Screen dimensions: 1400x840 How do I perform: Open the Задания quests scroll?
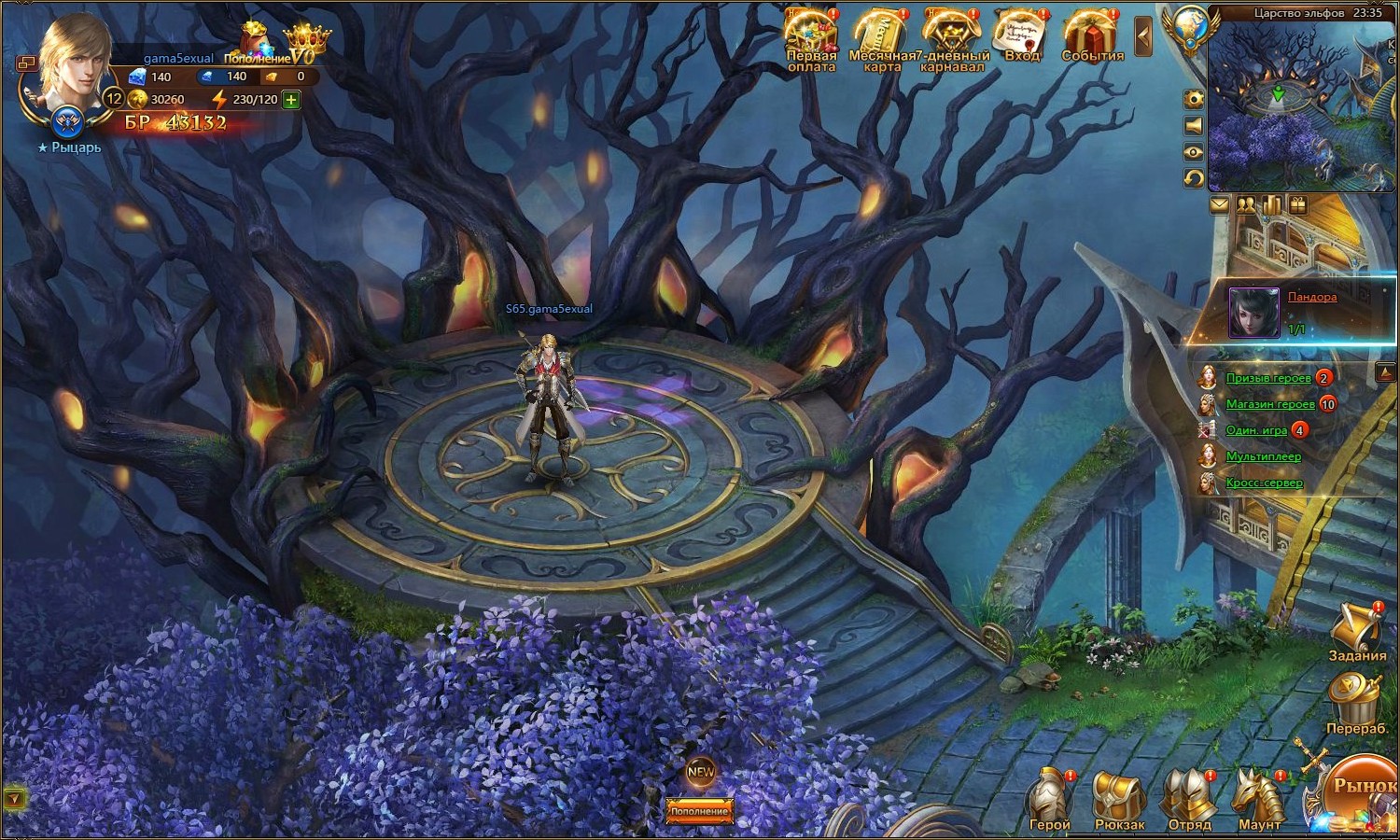point(1356,628)
